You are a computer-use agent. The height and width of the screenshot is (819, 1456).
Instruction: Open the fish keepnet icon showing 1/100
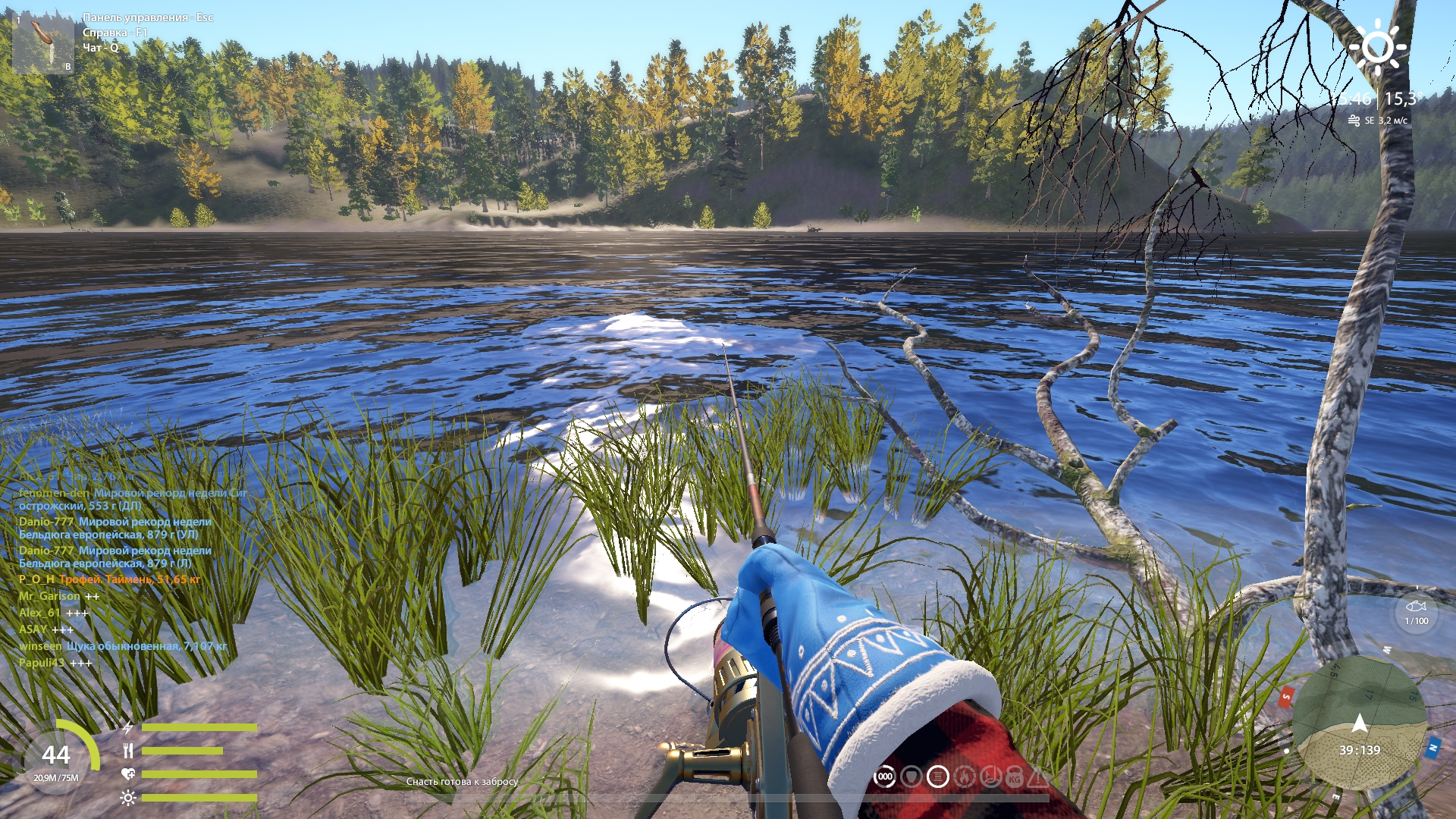coord(1416,612)
